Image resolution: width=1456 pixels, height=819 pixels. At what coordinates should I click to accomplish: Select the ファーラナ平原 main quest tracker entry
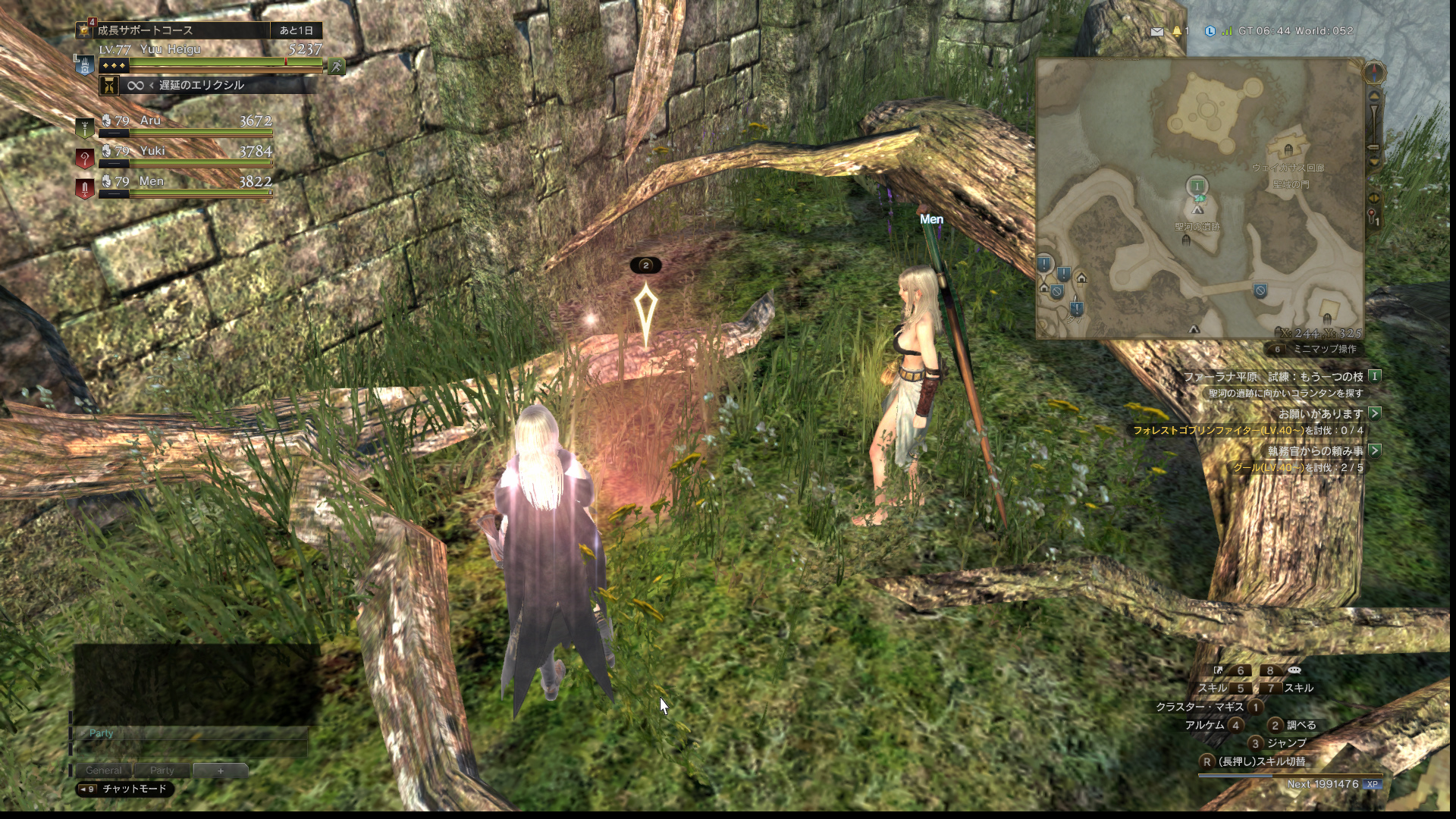pos(1274,377)
